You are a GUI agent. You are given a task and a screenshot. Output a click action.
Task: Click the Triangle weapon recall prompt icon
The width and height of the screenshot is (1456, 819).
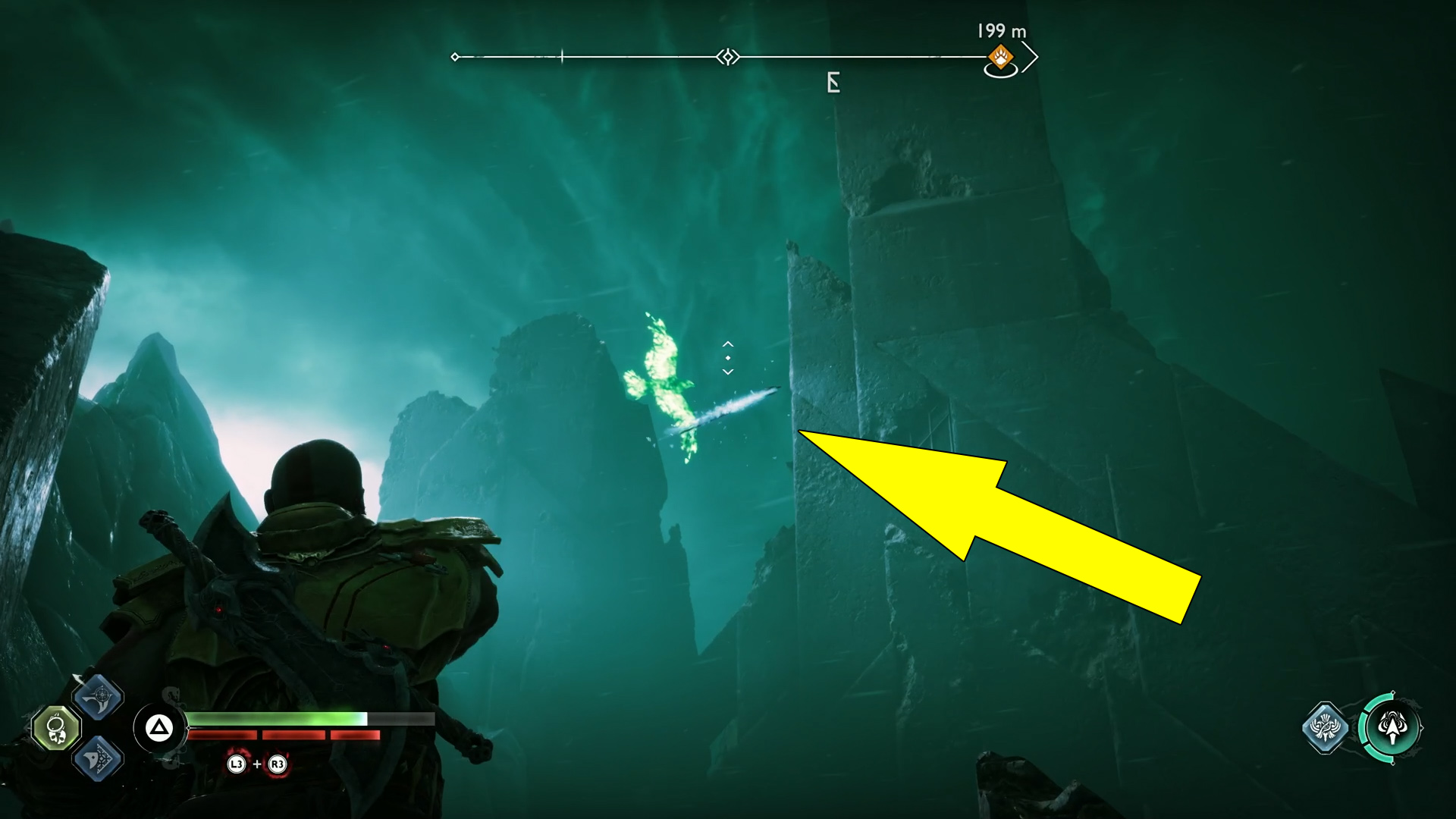point(160,726)
